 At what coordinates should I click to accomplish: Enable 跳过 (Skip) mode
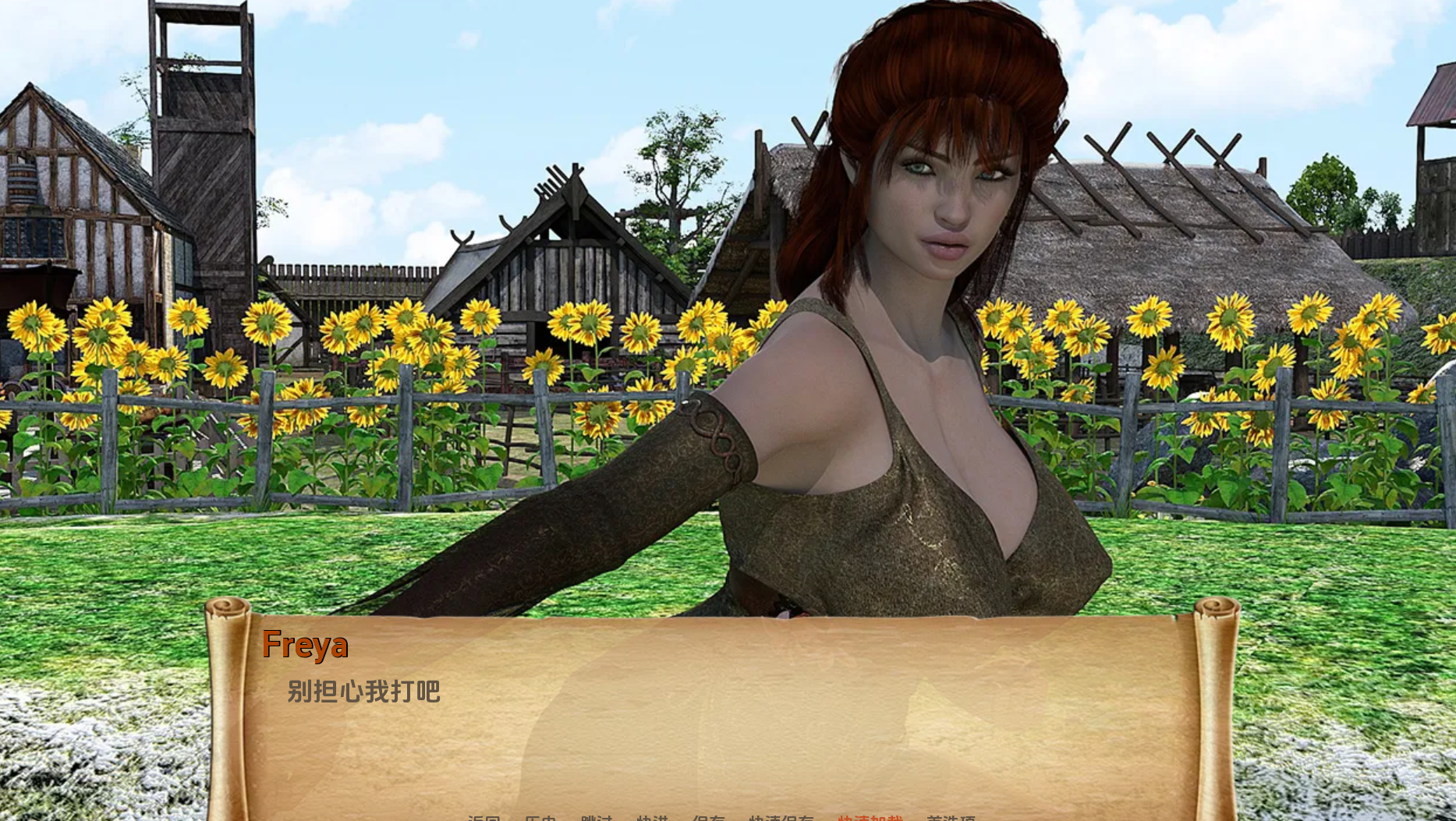(597, 816)
